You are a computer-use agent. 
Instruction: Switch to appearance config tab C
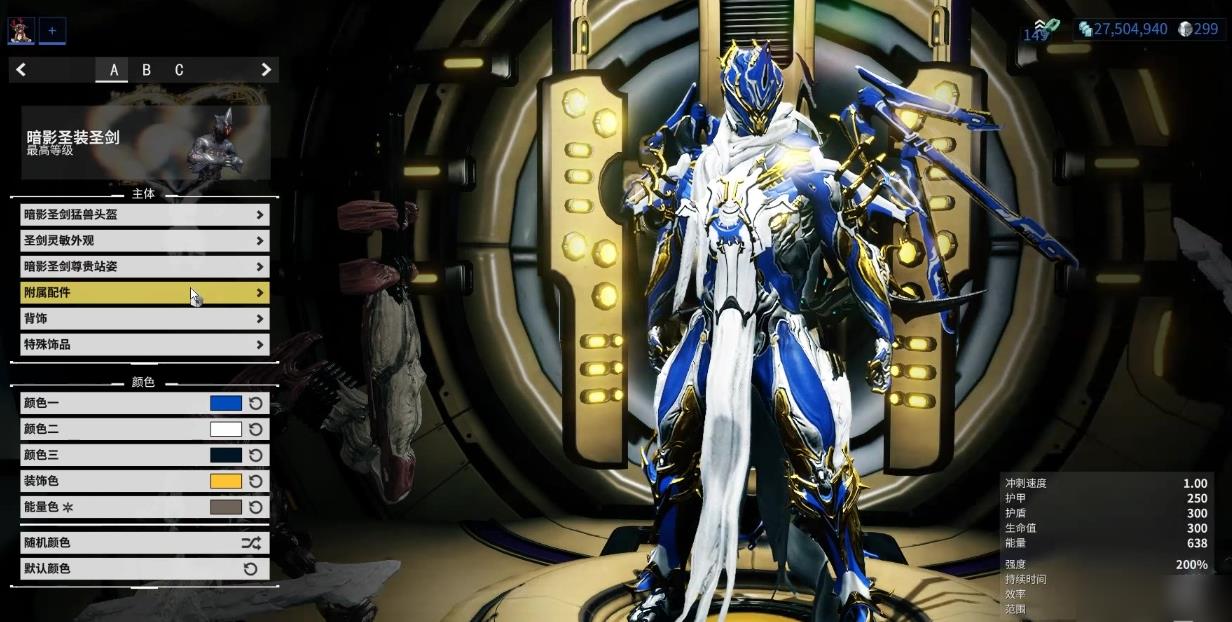point(179,70)
